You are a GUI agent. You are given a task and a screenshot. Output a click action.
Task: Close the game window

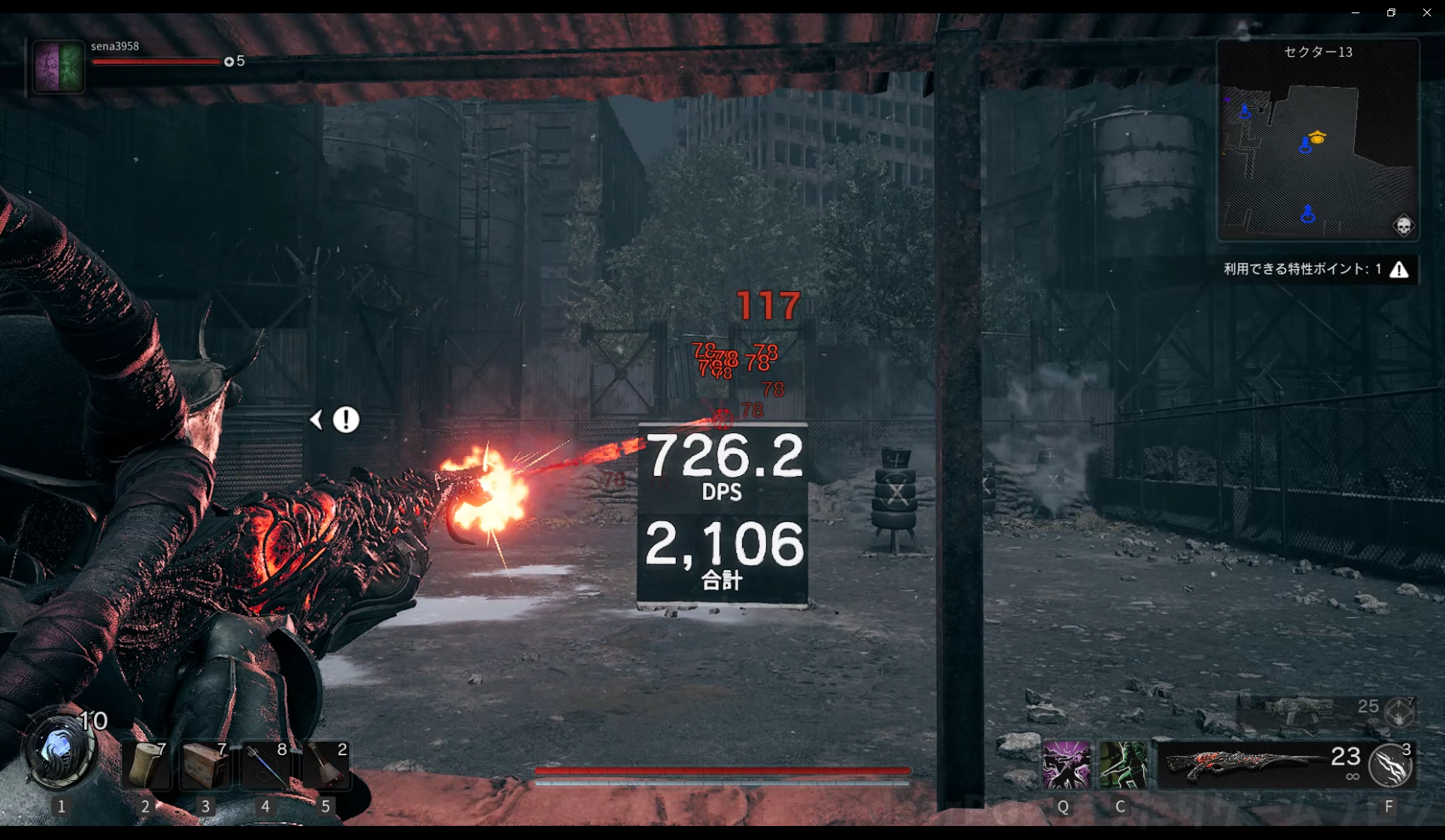(1426, 12)
